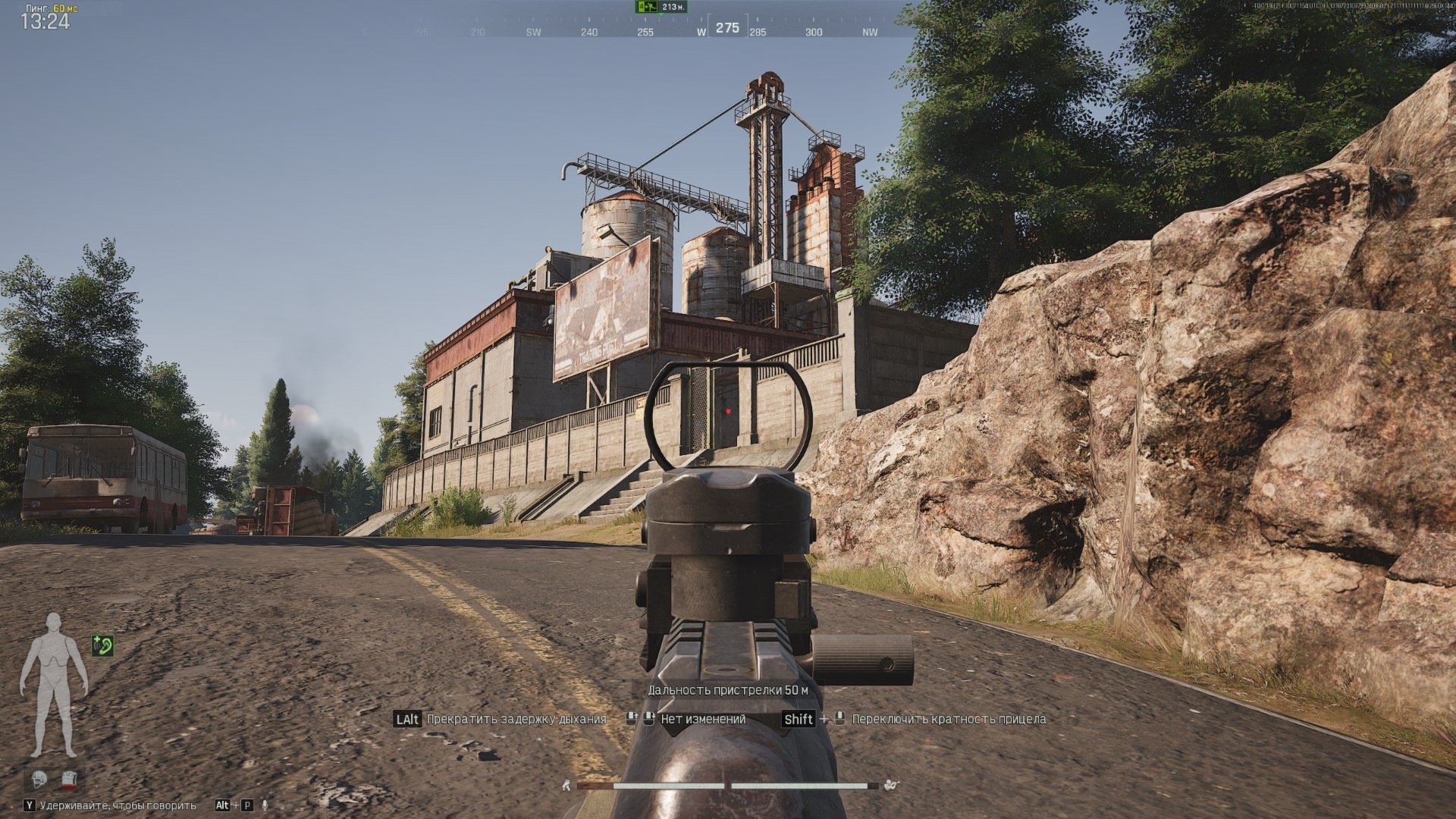This screenshot has width=1456, height=819.
Task: Click the helmet equipment icon
Action: click(40, 778)
